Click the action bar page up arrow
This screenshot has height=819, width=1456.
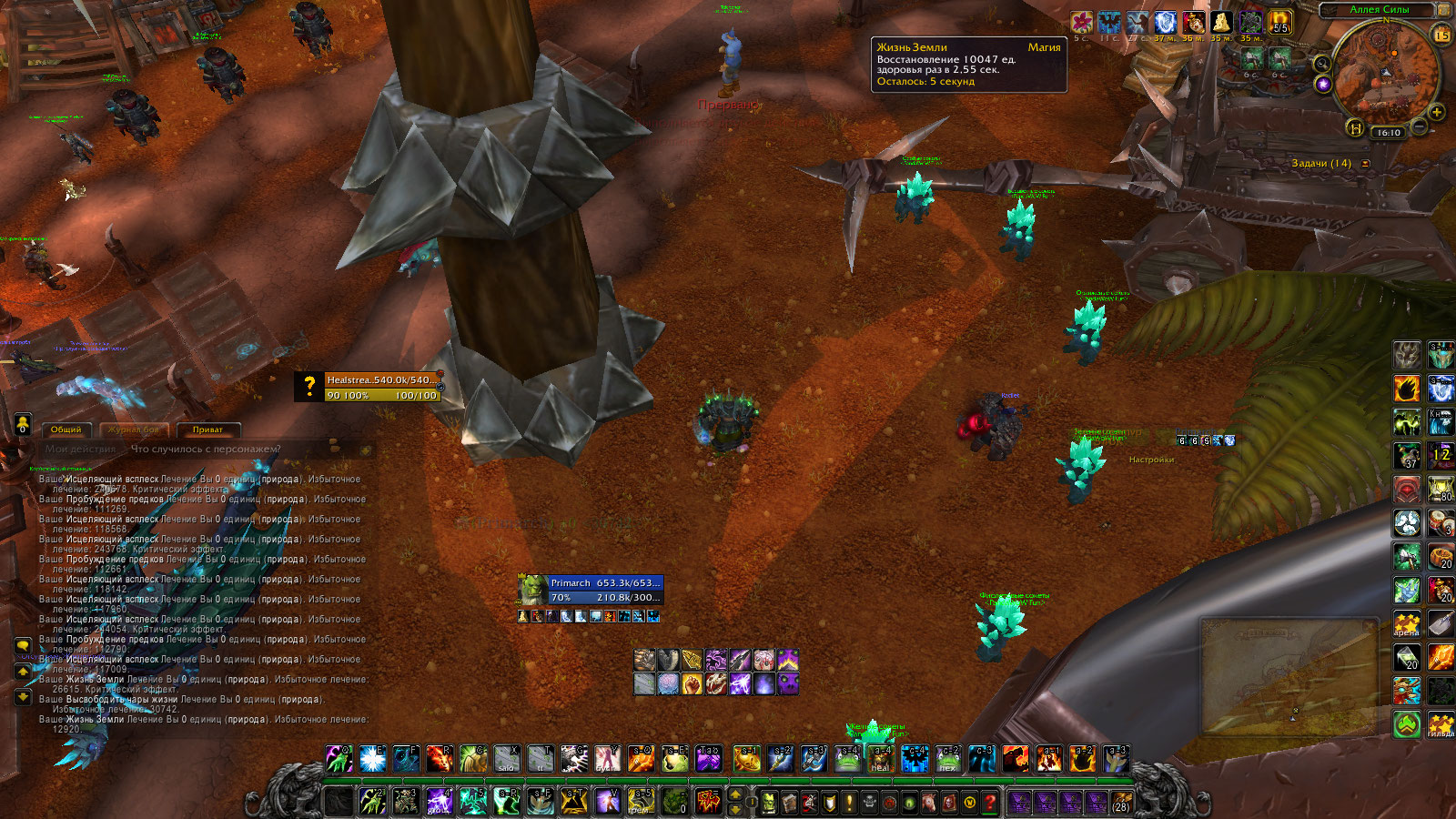point(736,795)
